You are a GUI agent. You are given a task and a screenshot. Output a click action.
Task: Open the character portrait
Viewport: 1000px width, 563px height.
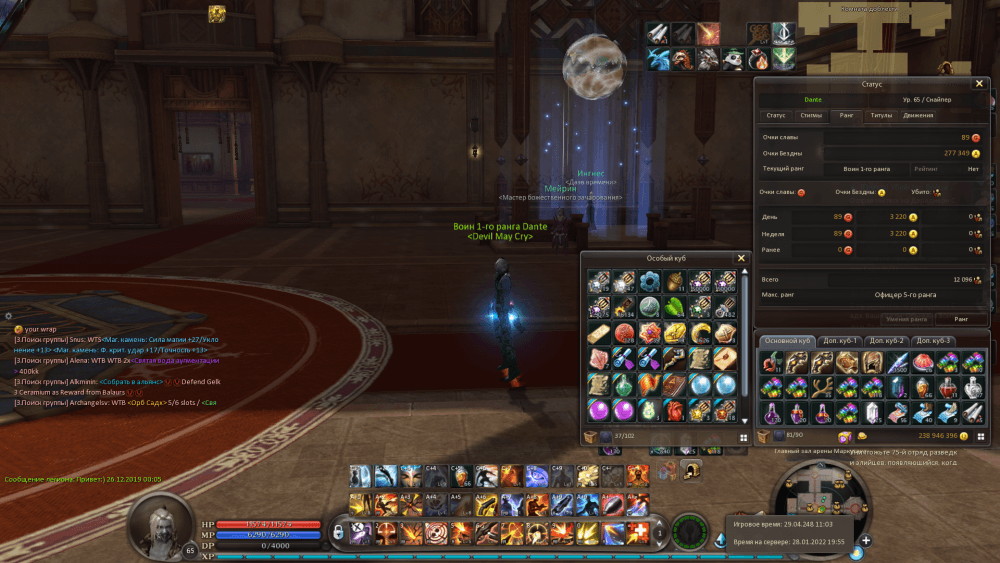[x=160, y=522]
